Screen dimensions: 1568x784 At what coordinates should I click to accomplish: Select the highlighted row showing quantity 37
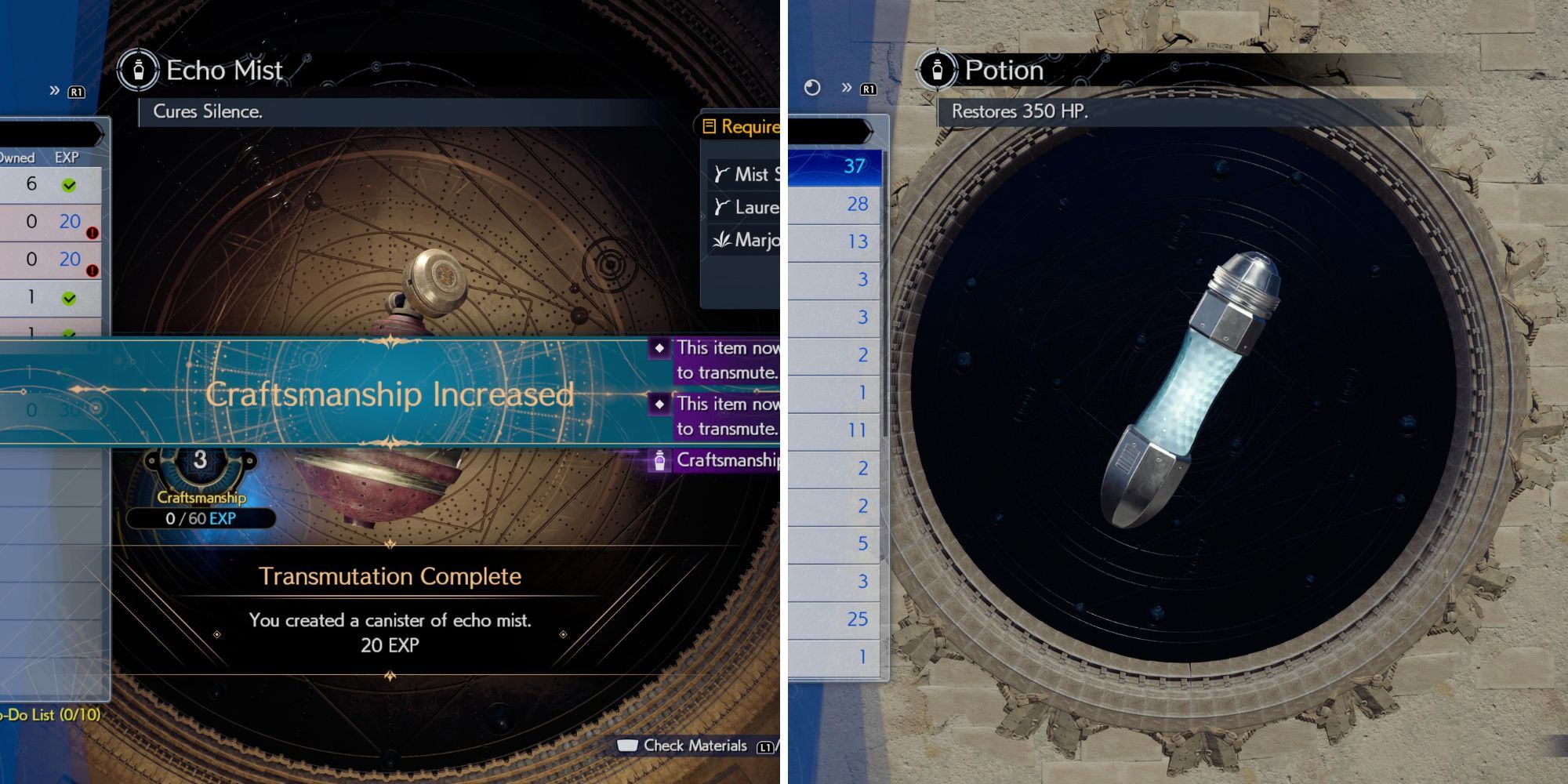(835, 166)
